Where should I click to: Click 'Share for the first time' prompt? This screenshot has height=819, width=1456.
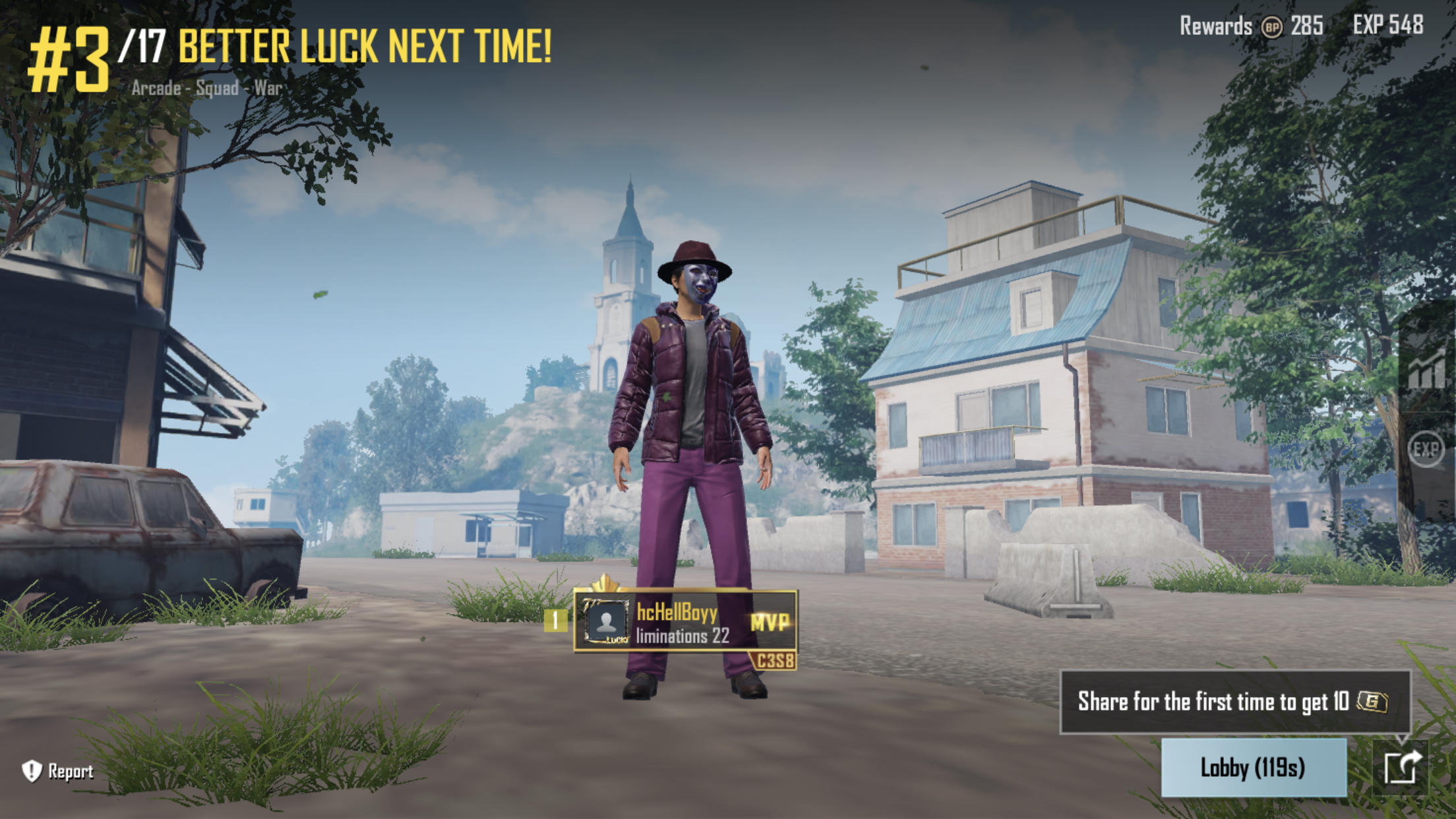pos(1233,702)
